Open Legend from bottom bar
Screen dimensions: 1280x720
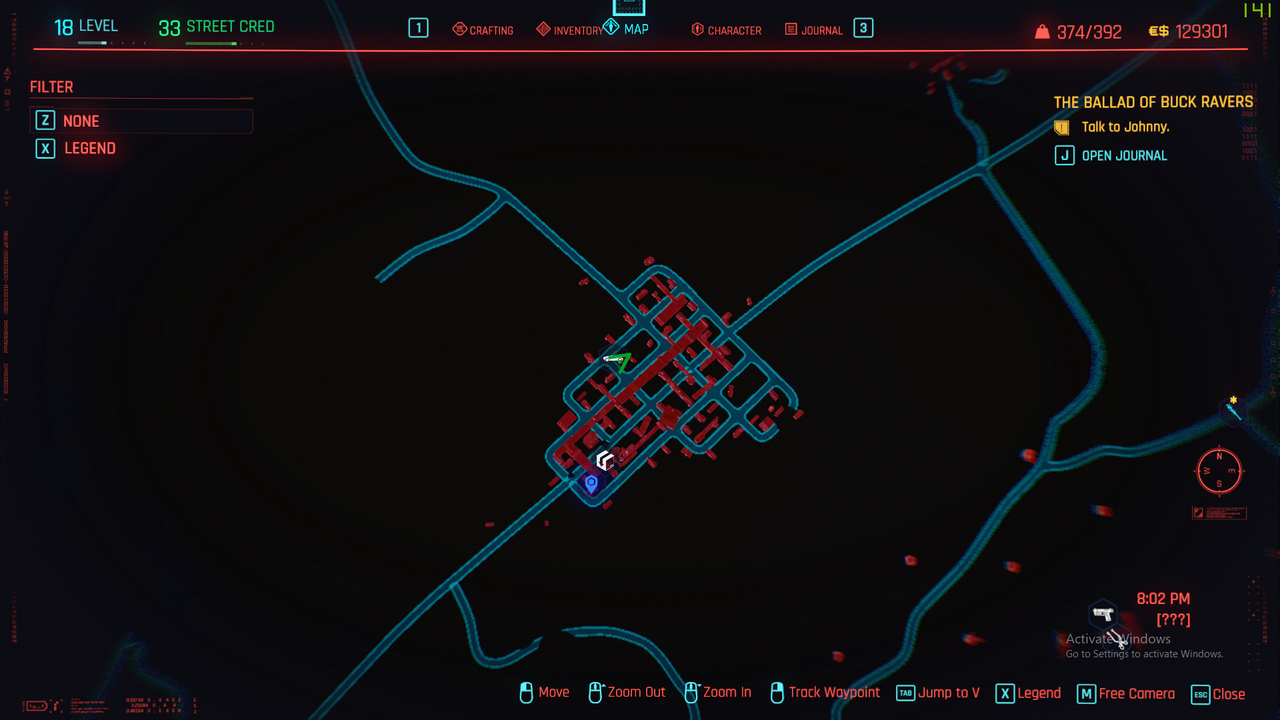[1028, 693]
